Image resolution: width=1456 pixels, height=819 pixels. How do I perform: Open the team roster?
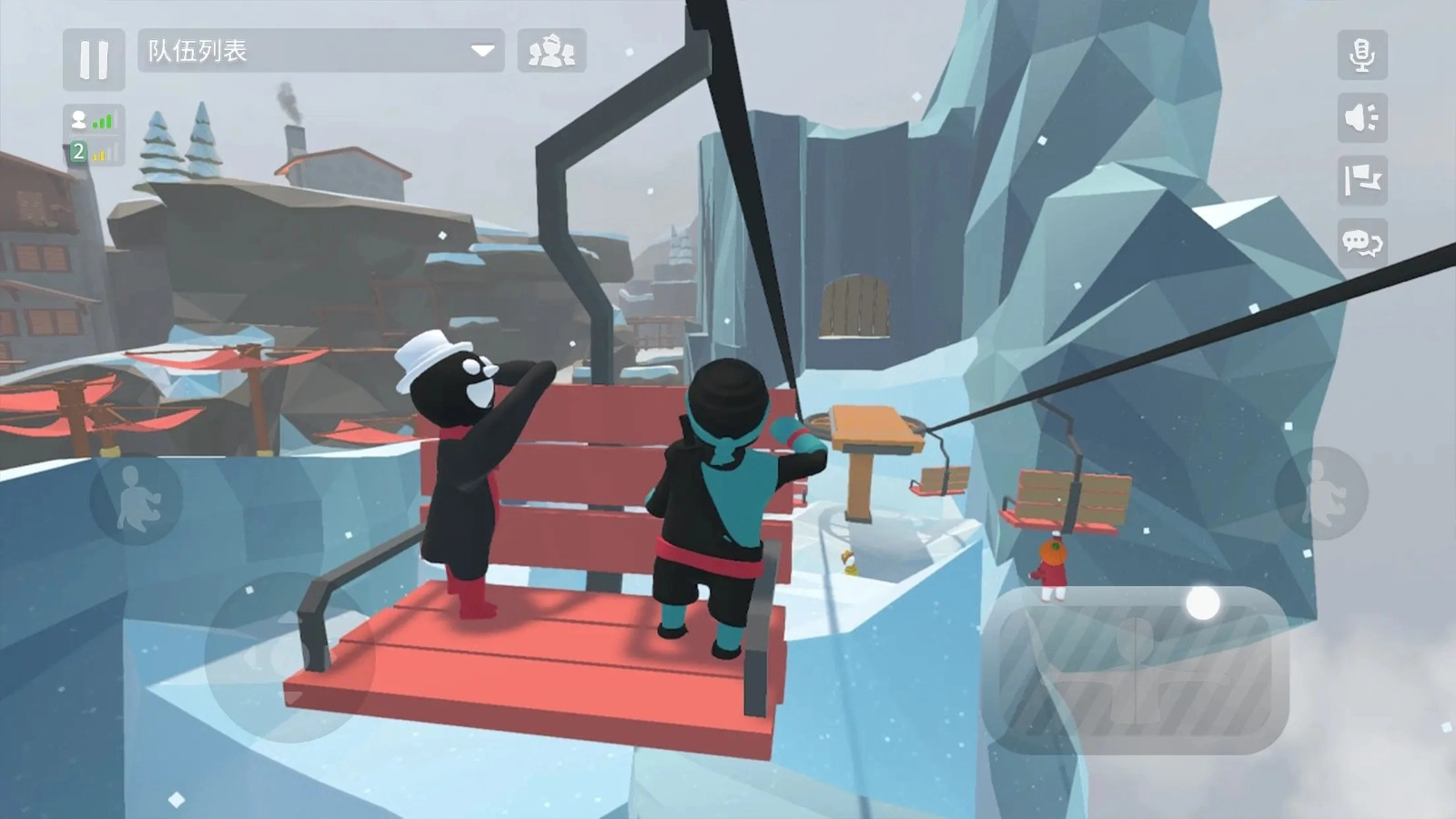click(554, 52)
